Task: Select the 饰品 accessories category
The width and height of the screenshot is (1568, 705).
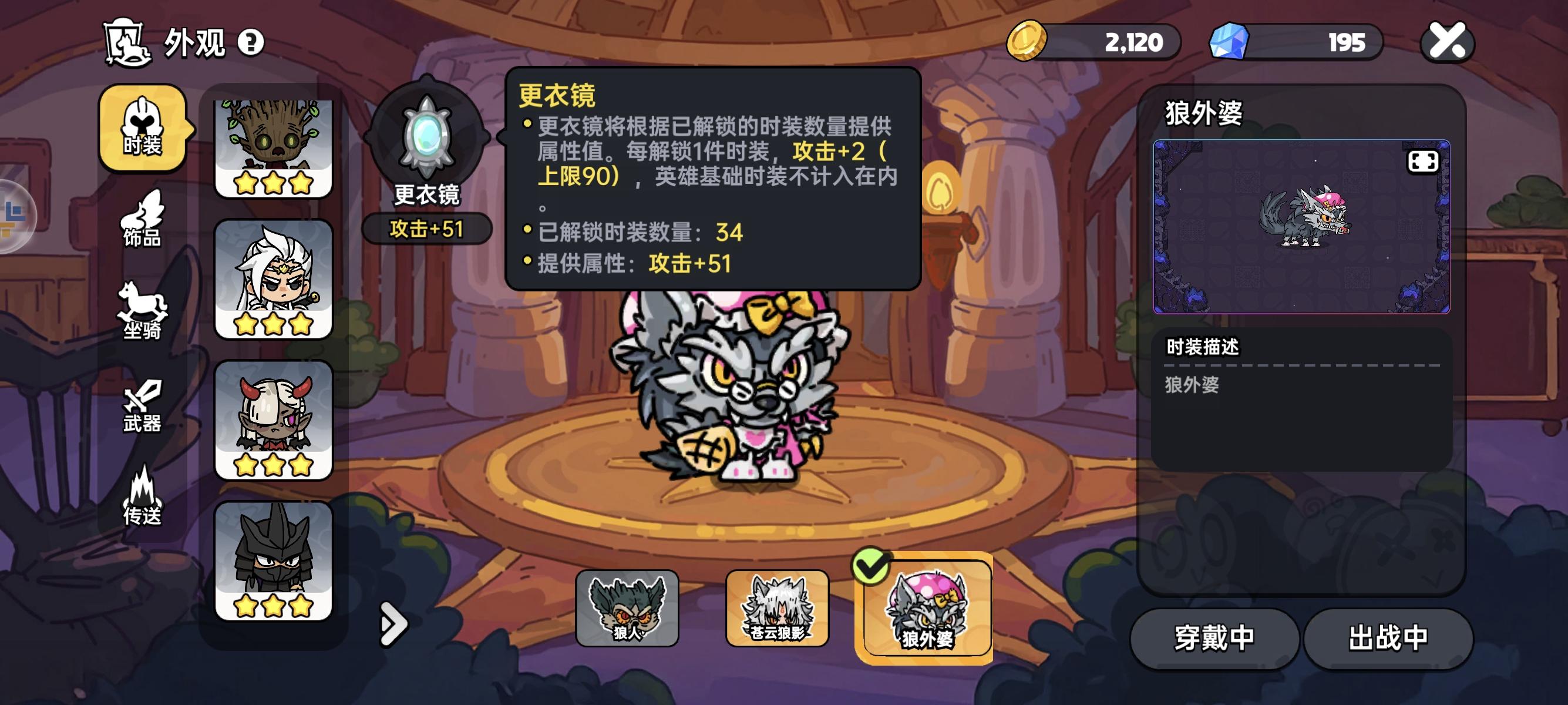Action: (141, 222)
